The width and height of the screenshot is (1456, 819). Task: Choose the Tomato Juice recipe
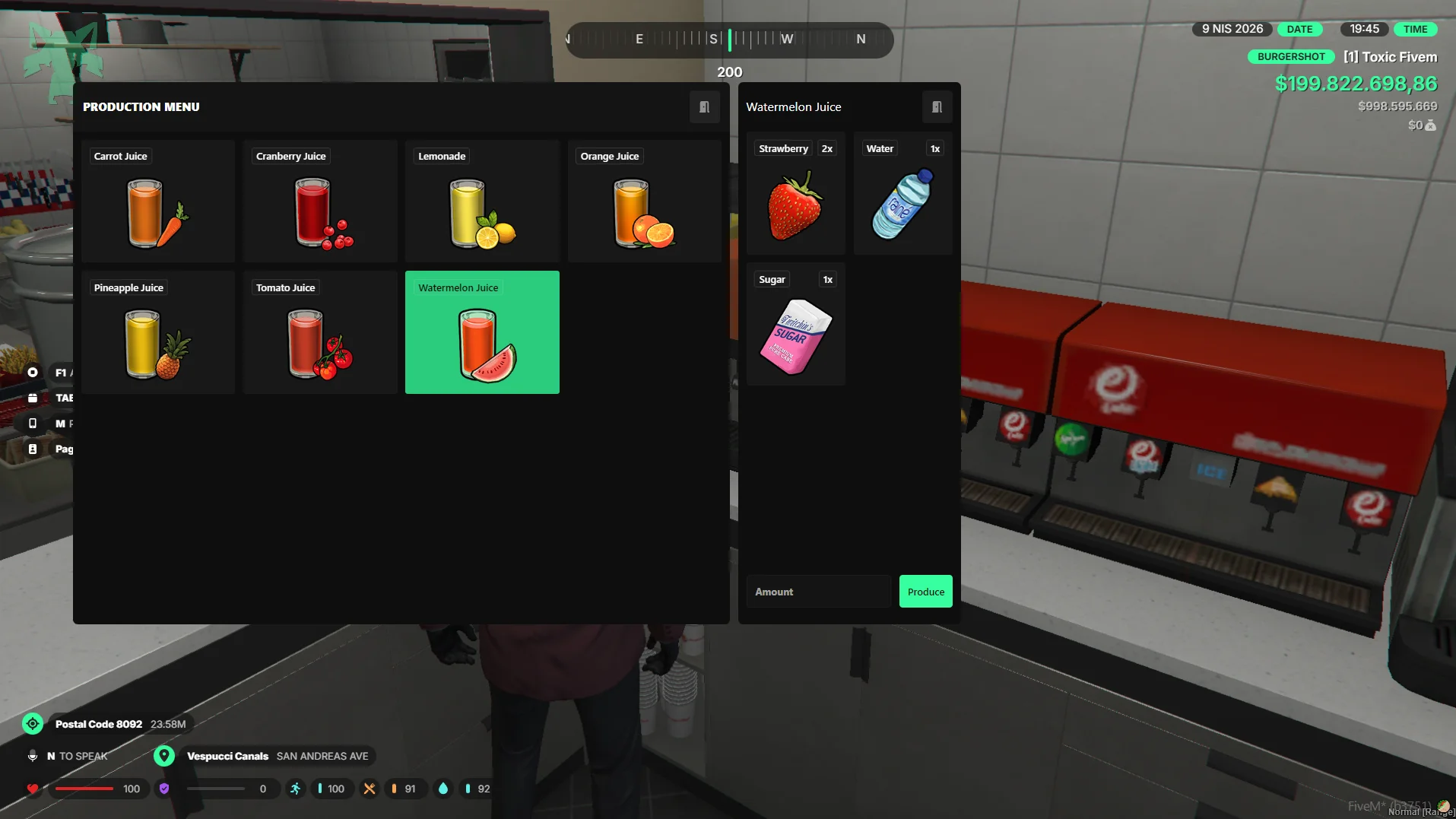[x=320, y=332]
